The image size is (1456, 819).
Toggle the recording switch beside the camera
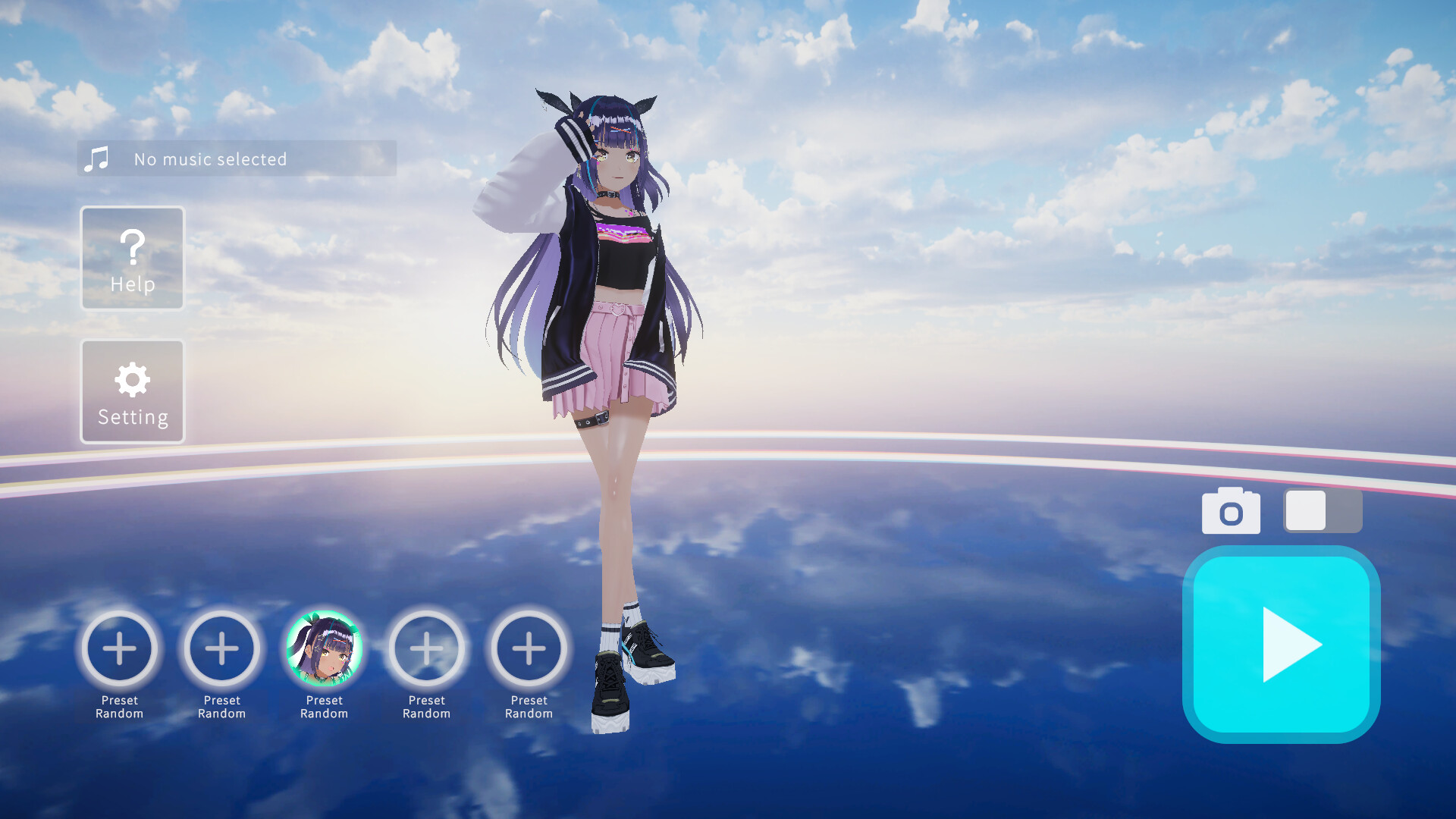[1323, 511]
